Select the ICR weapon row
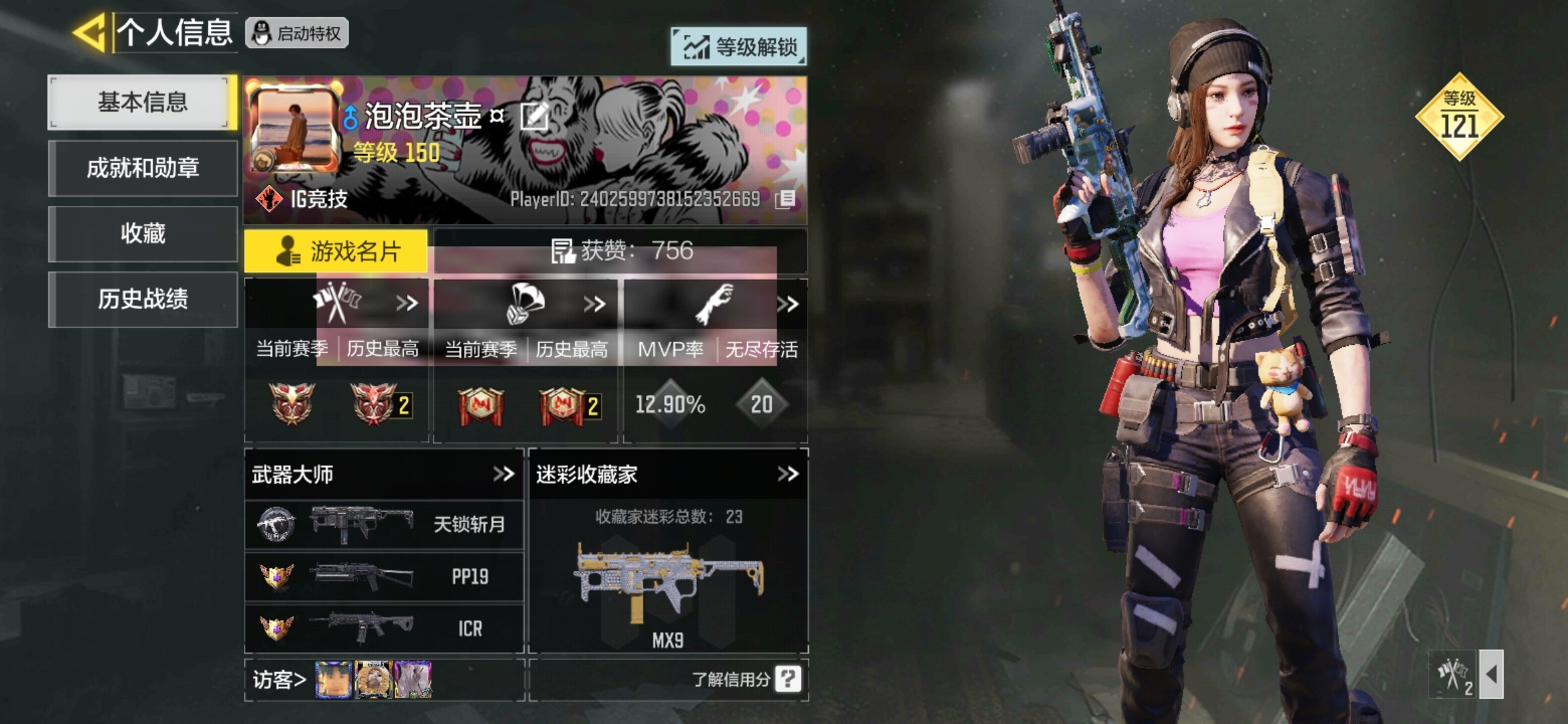This screenshot has width=1568, height=724. (x=384, y=628)
